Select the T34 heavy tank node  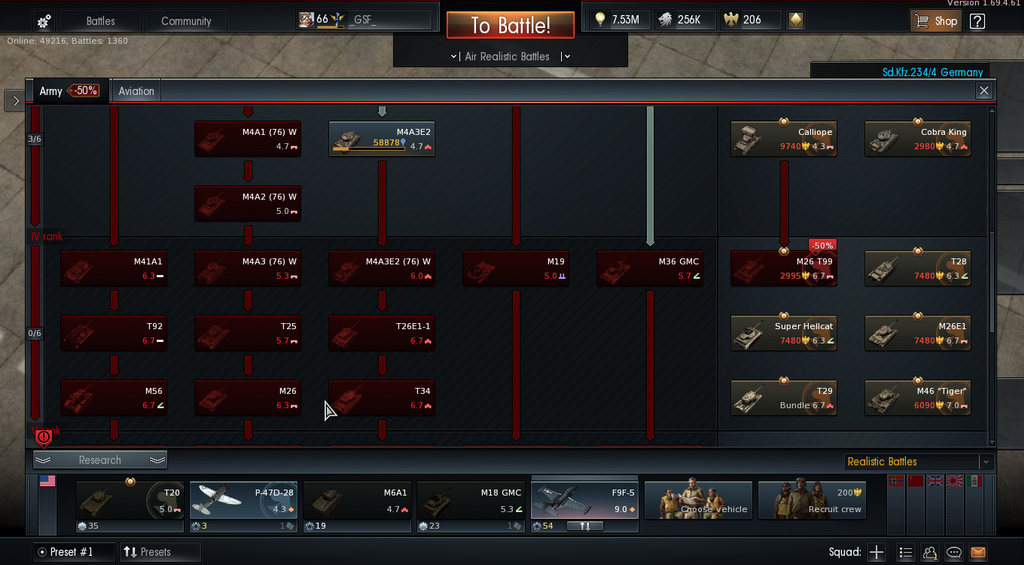[382, 398]
